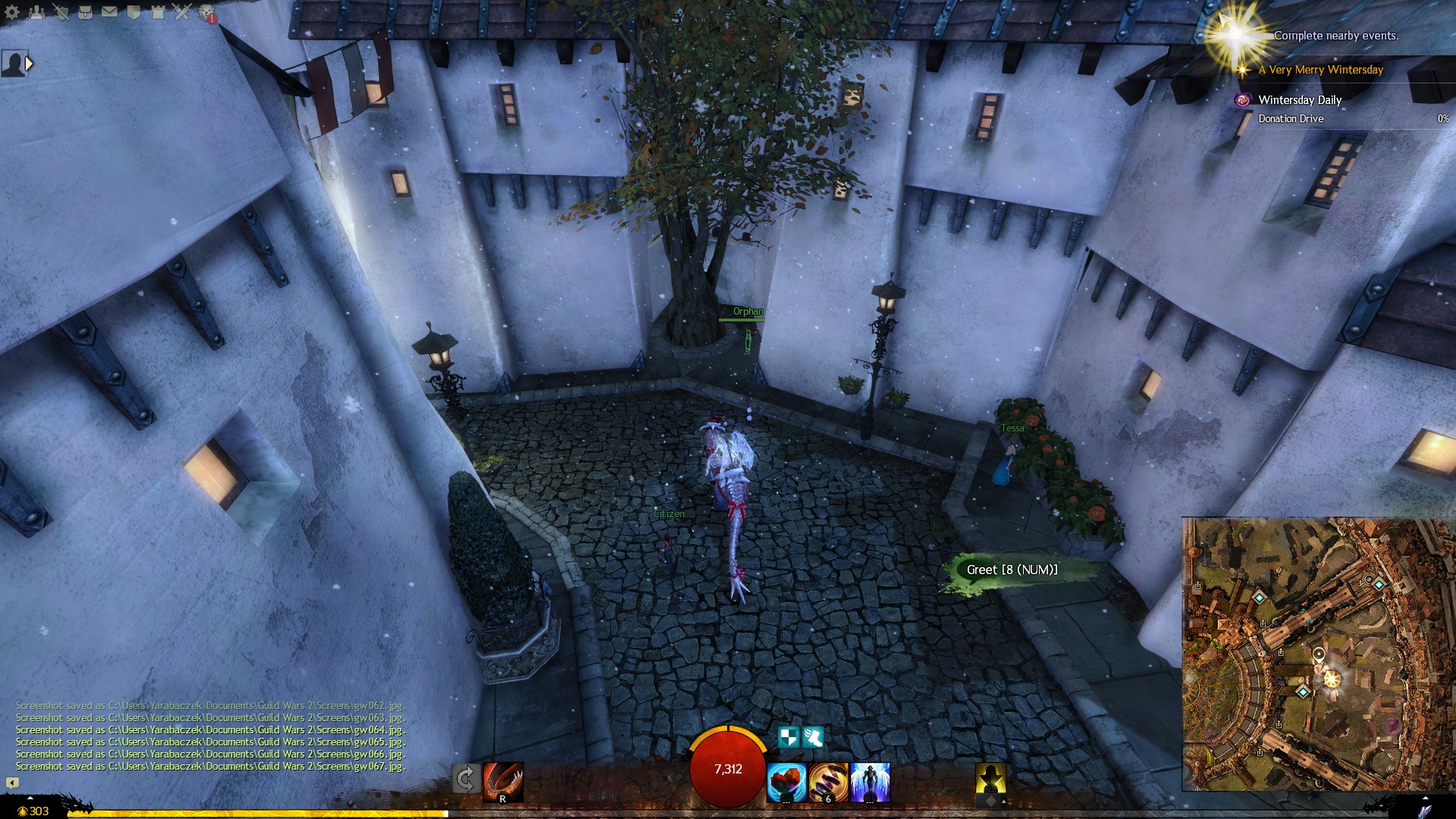1456x819 pixels.
Task: Open the game menu gear icon
Action: 11,11
